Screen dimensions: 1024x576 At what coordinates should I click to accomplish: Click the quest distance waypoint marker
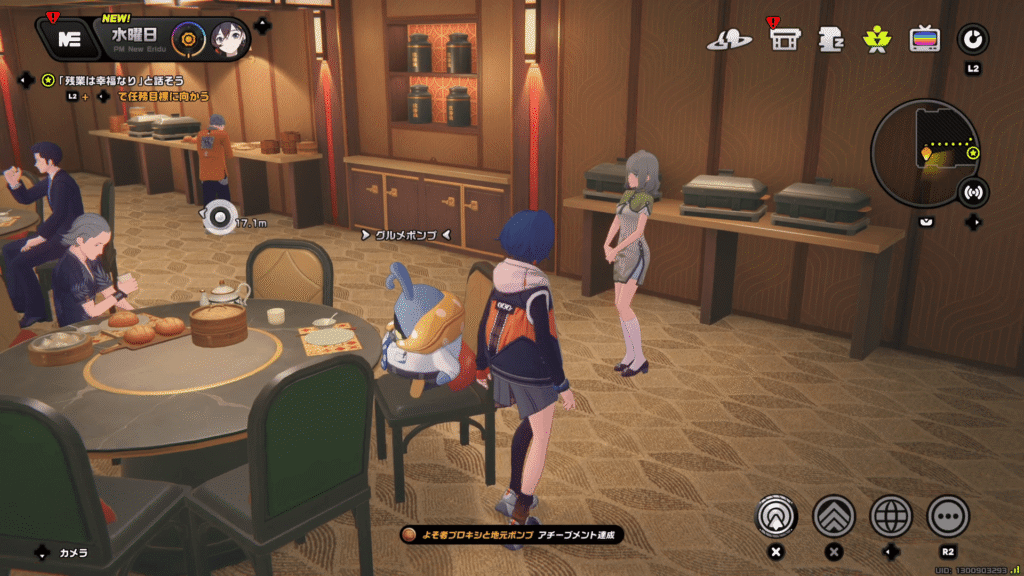tap(217, 217)
